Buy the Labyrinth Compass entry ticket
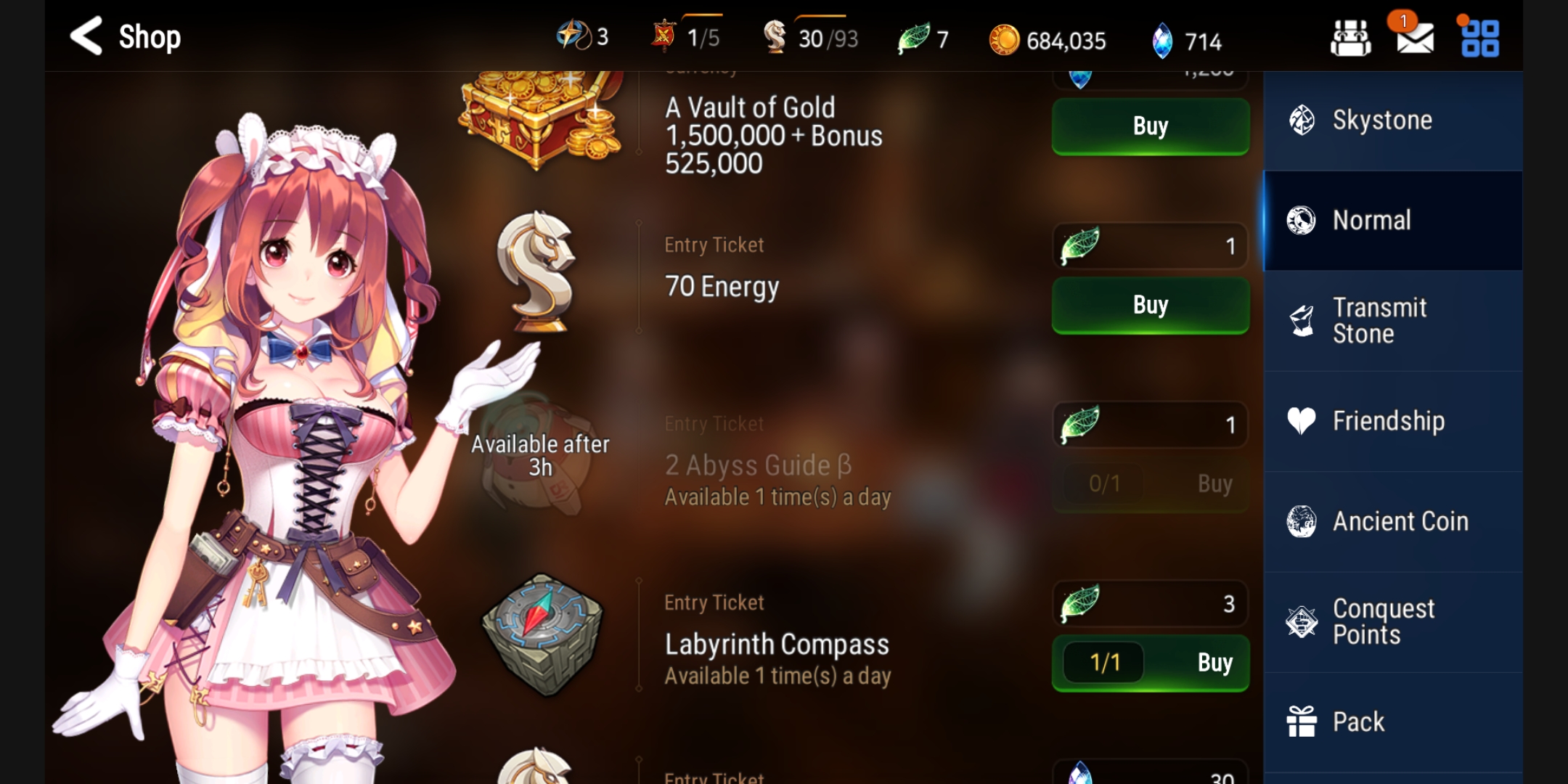This screenshot has height=784, width=1568. click(1150, 662)
